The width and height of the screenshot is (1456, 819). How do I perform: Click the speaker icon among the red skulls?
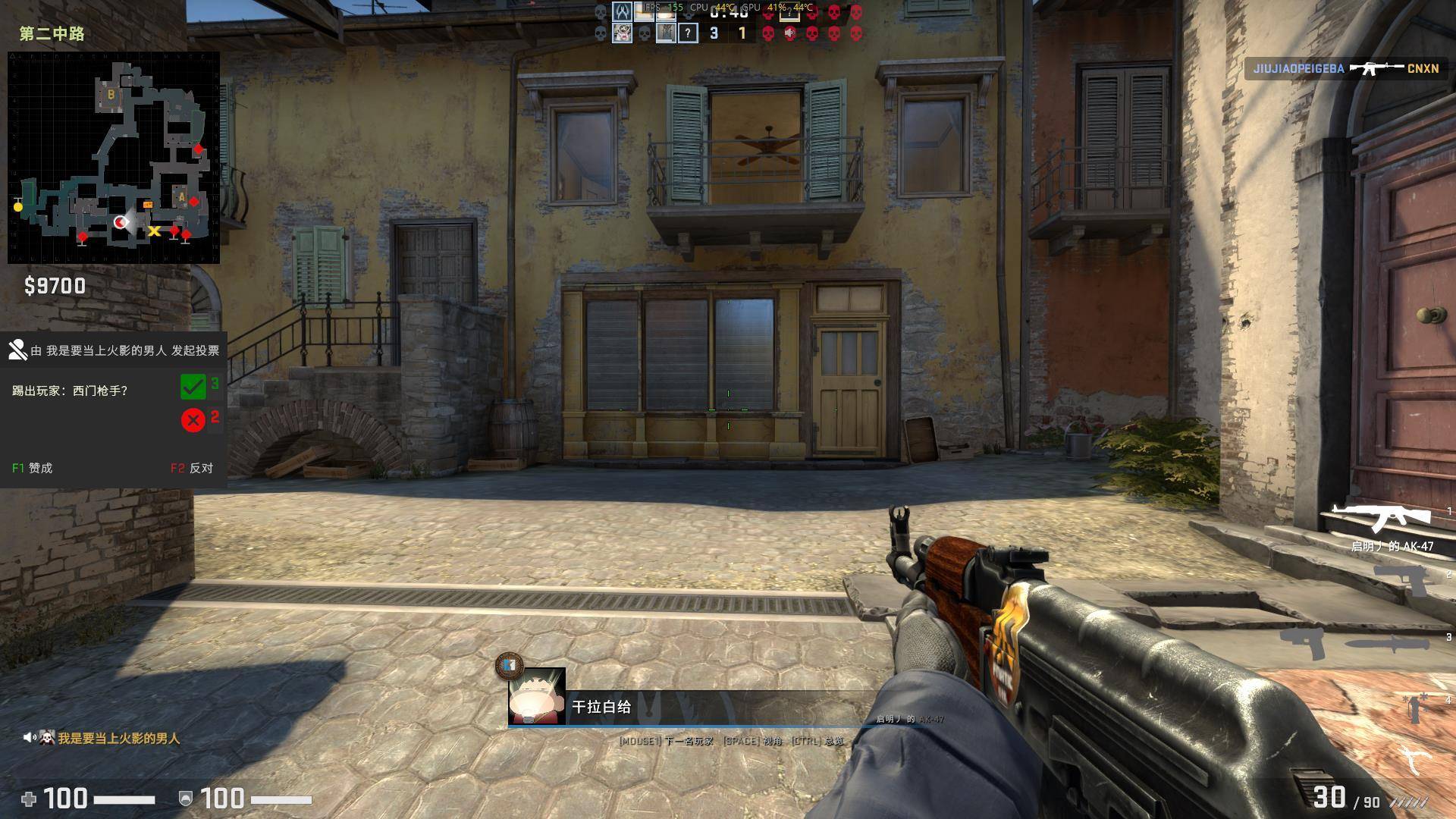[790, 33]
